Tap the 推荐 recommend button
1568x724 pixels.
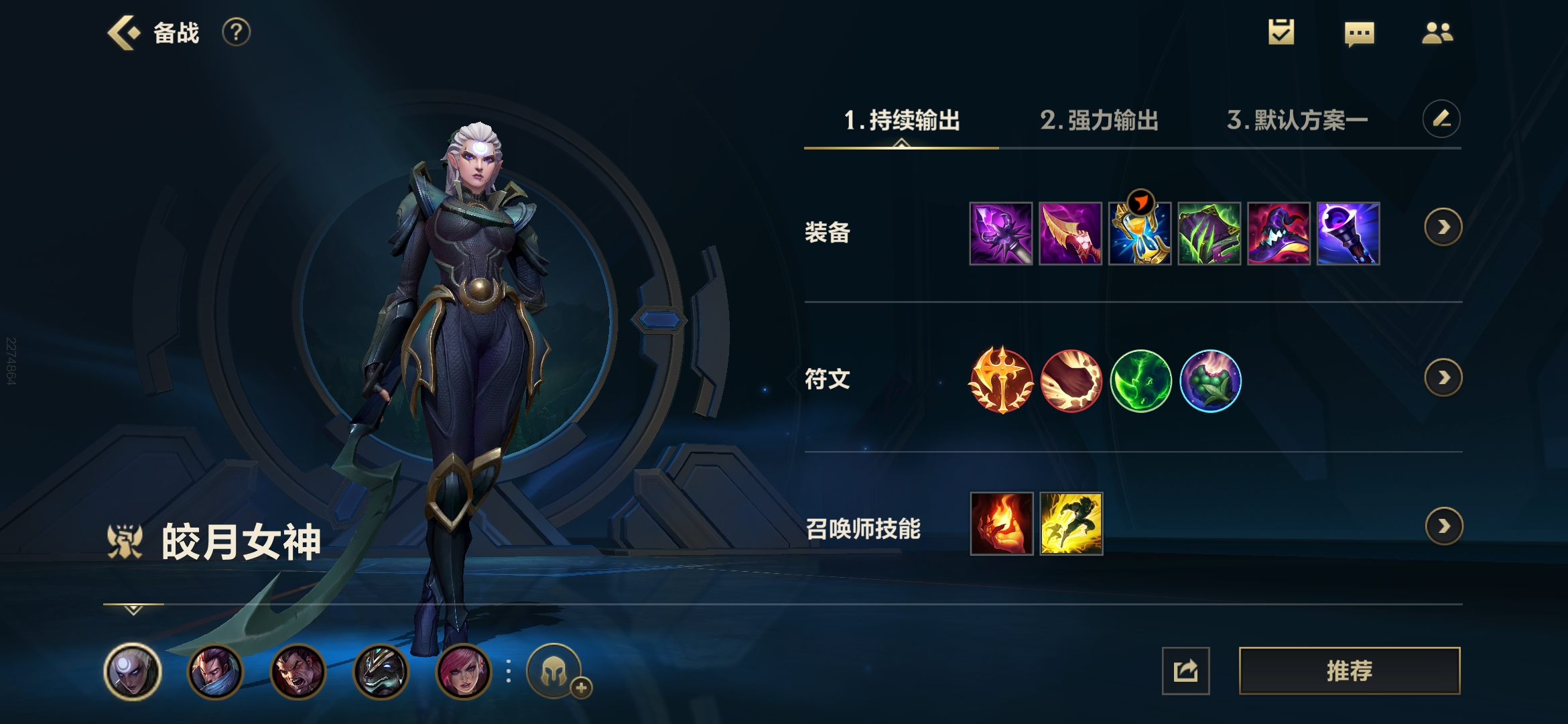[1349, 670]
